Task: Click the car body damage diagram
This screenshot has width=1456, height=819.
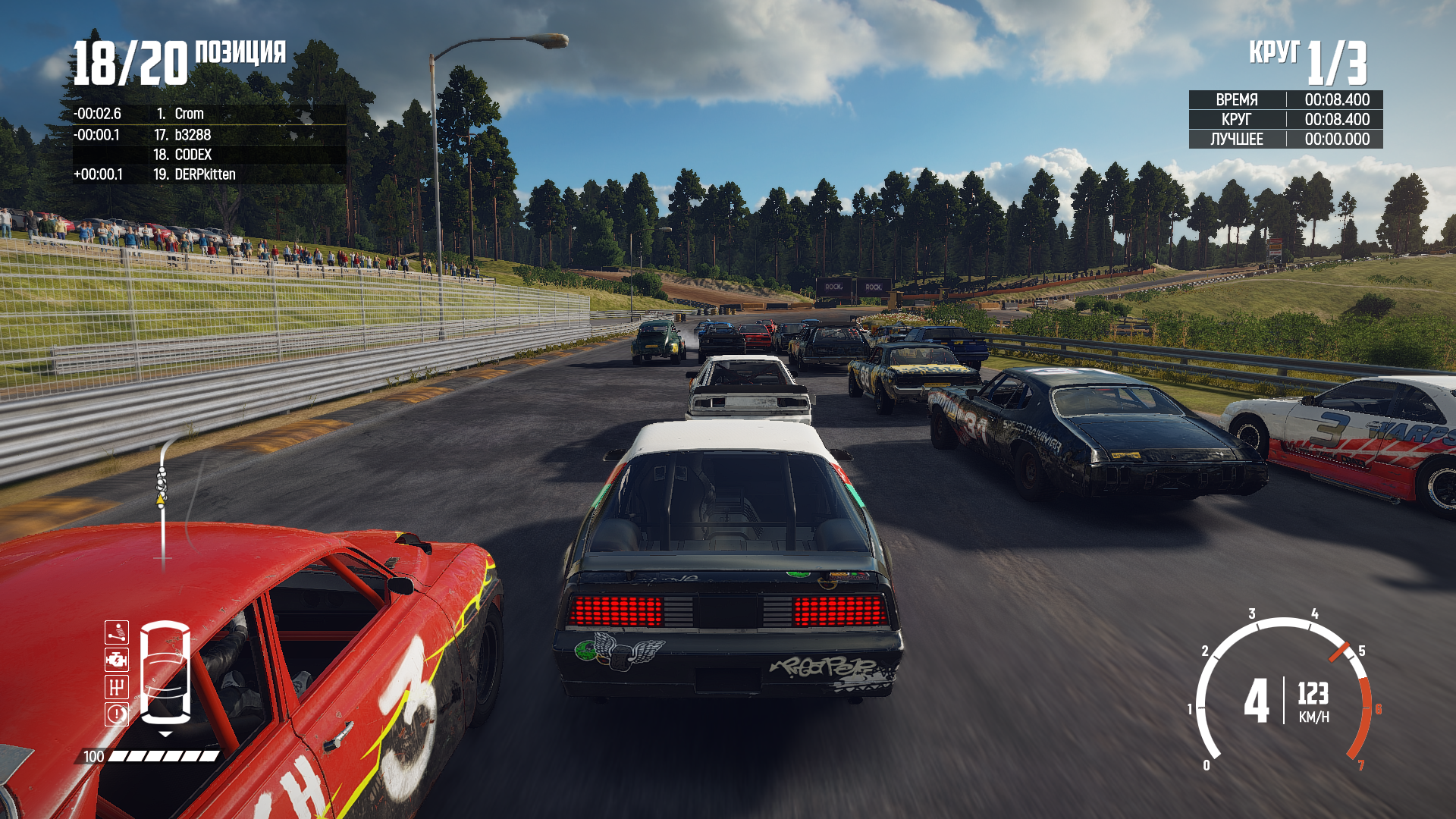Action: [x=165, y=672]
